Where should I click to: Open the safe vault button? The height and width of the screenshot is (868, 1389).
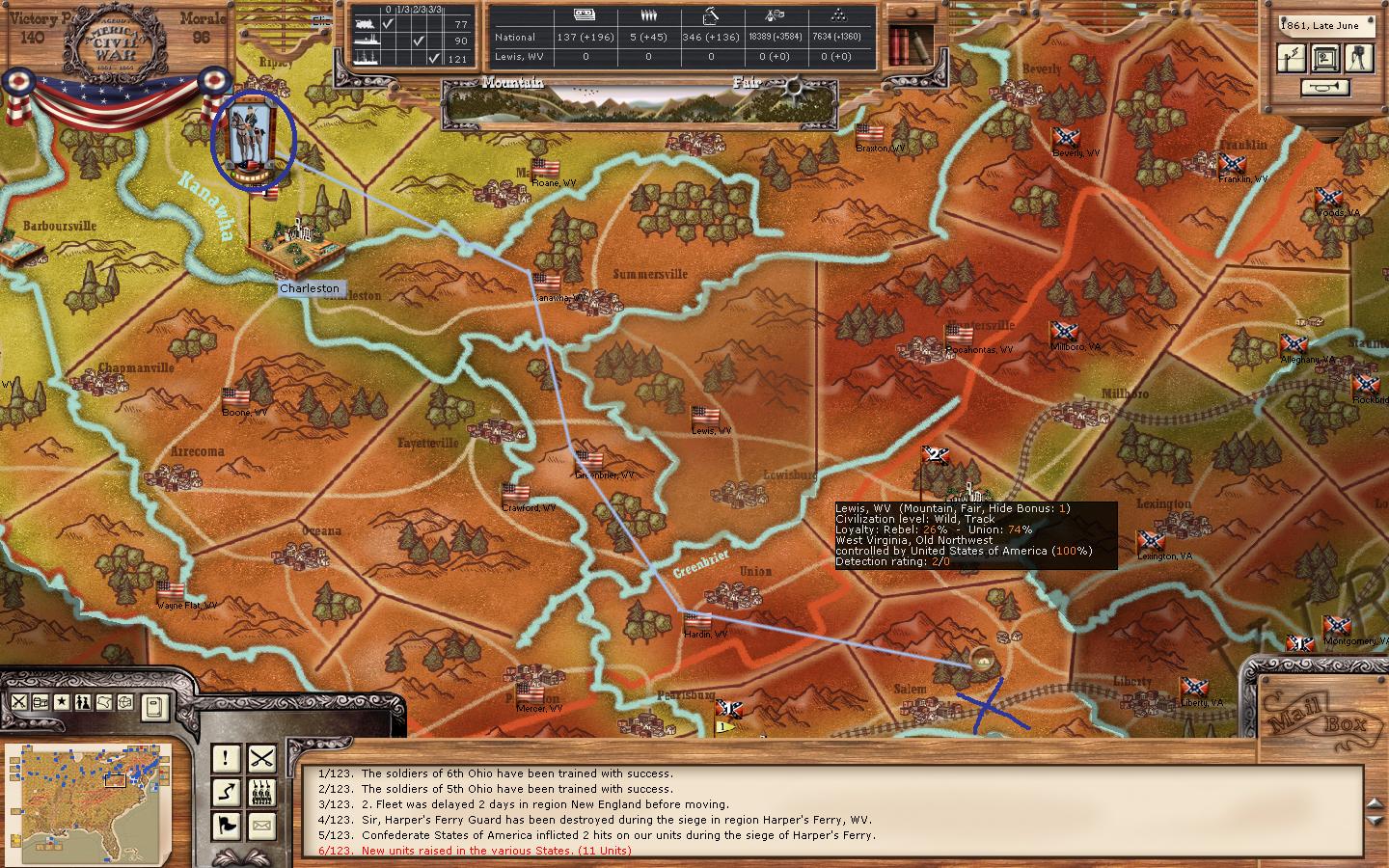point(1326,58)
